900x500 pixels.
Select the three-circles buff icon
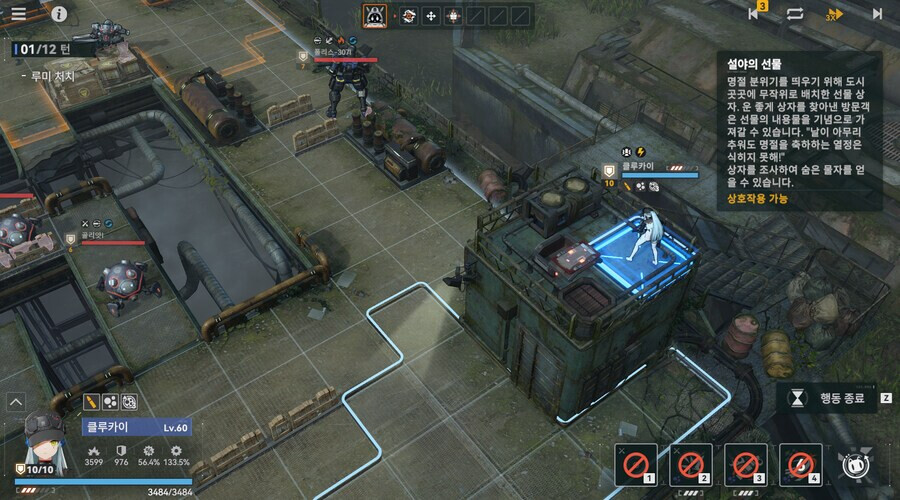click(x=112, y=402)
